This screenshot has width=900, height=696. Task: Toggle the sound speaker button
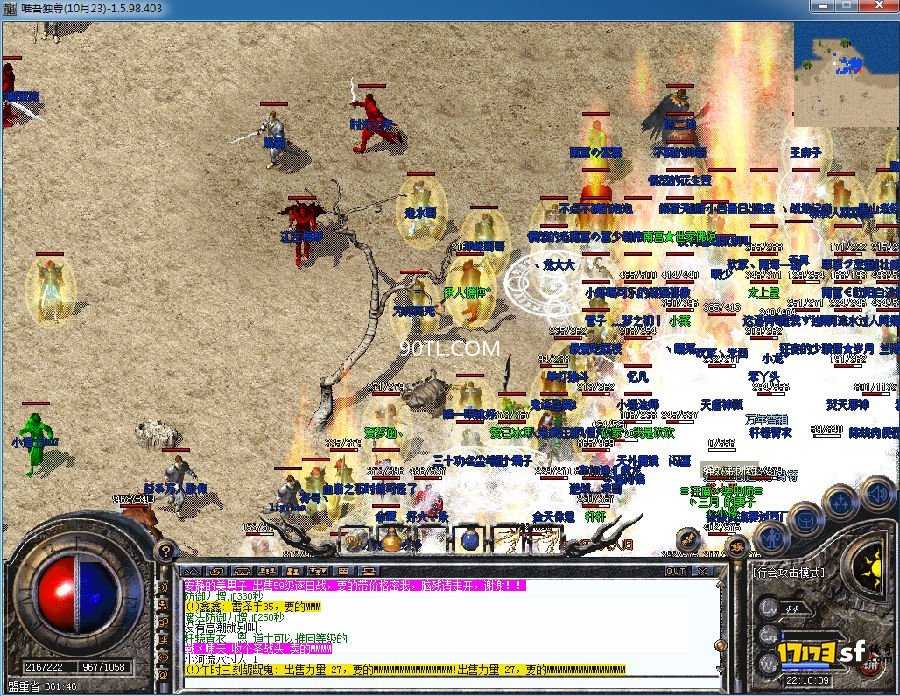[877, 492]
